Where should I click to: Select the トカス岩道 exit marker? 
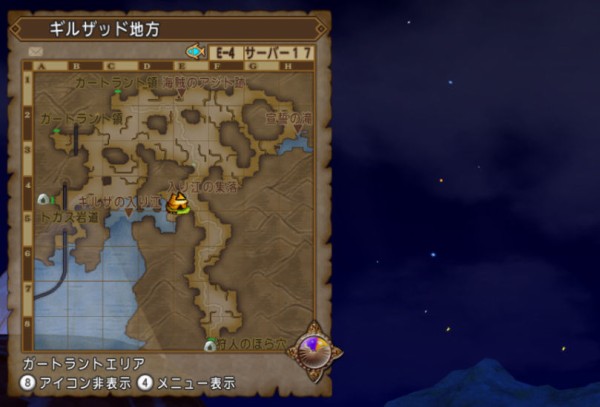[43, 200]
